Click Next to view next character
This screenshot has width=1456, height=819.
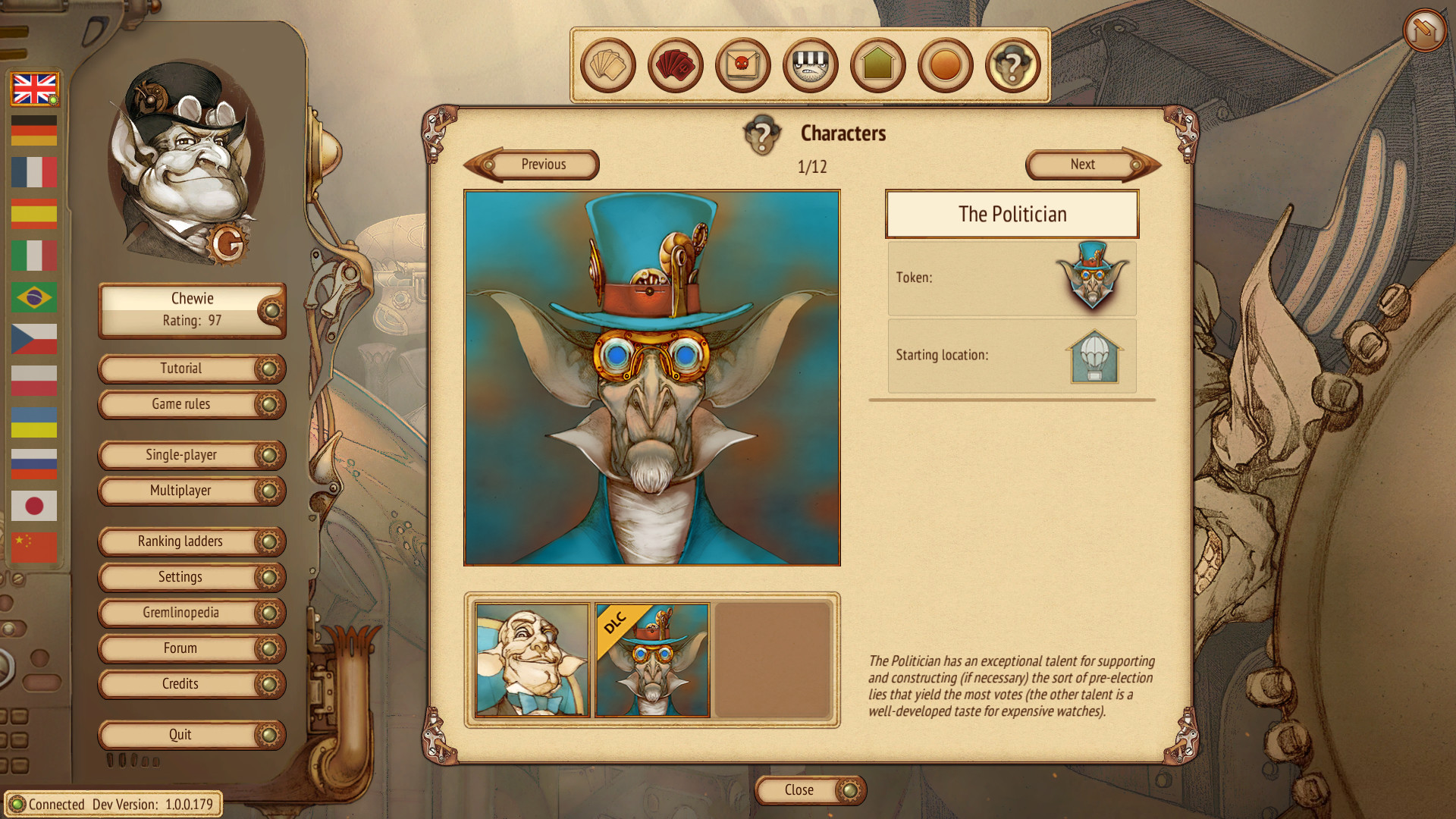1082,165
